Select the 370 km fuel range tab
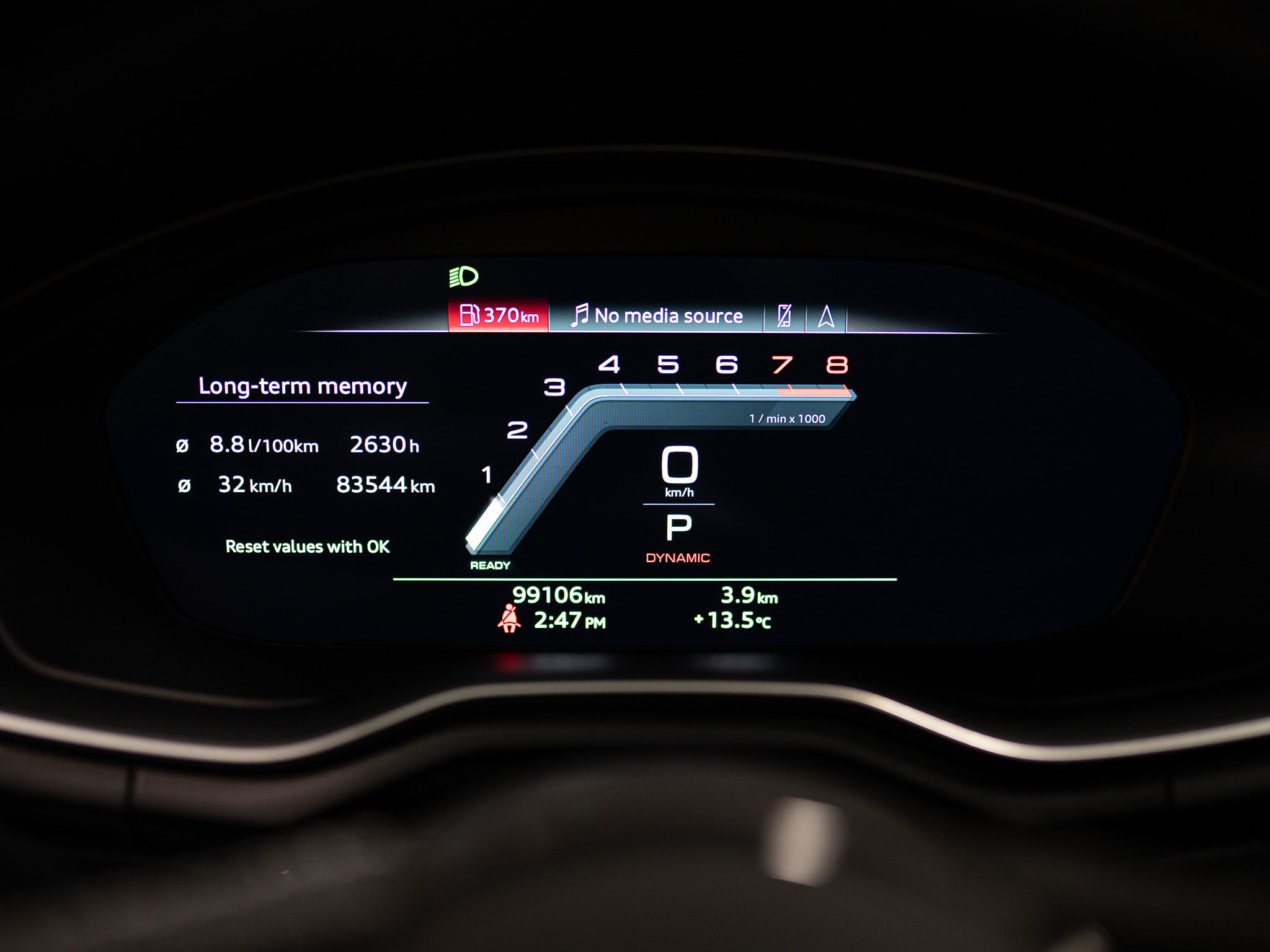 pyautogui.click(x=499, y=315)
